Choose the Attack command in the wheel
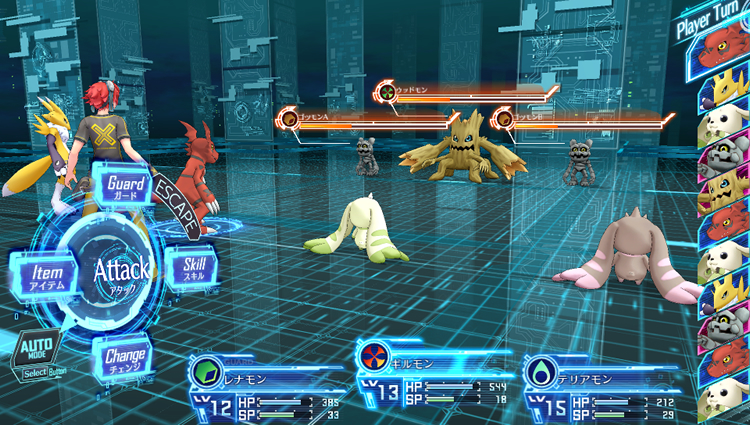Viewport: 750px width, 425px height. pos(121,268)
